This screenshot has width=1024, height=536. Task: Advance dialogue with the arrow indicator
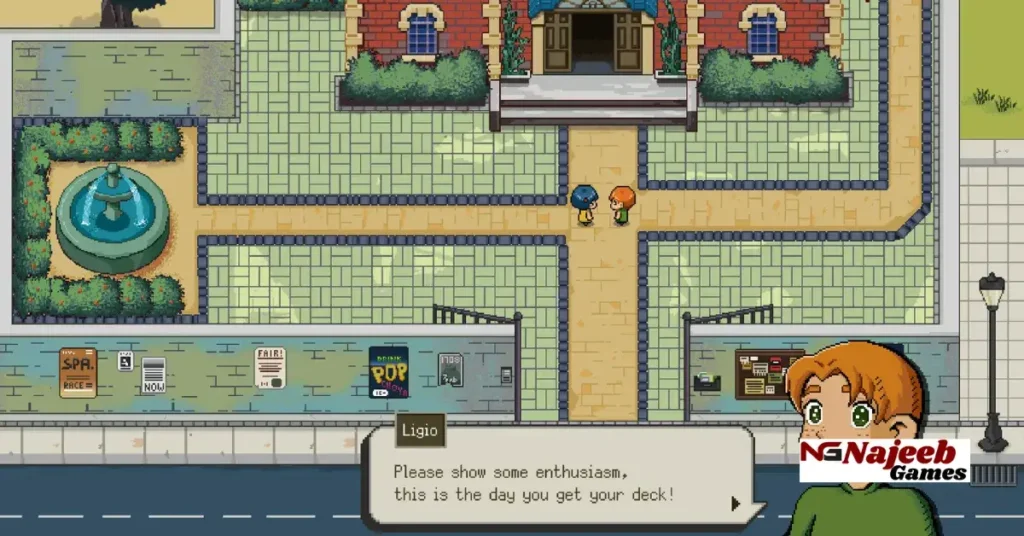coord(736,503)
